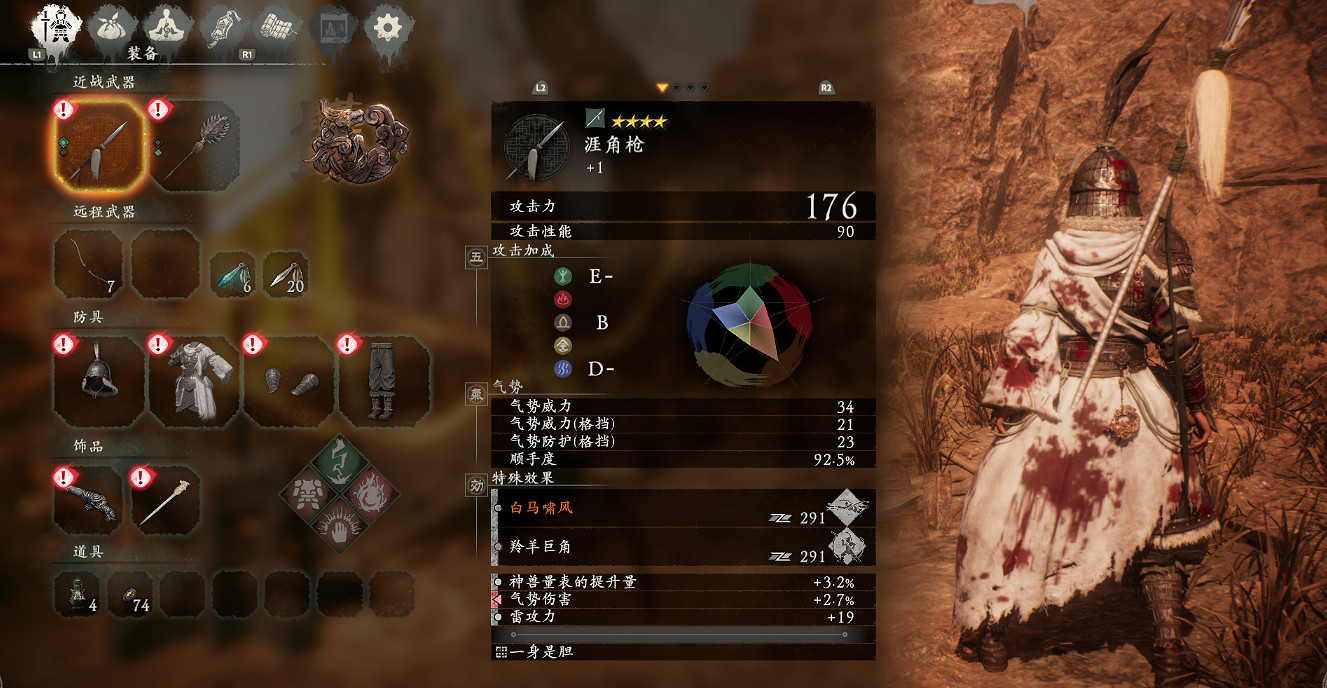Select the white robe chest armor slot
This screenshot has width=1327, height=688.
click(194, 382)
